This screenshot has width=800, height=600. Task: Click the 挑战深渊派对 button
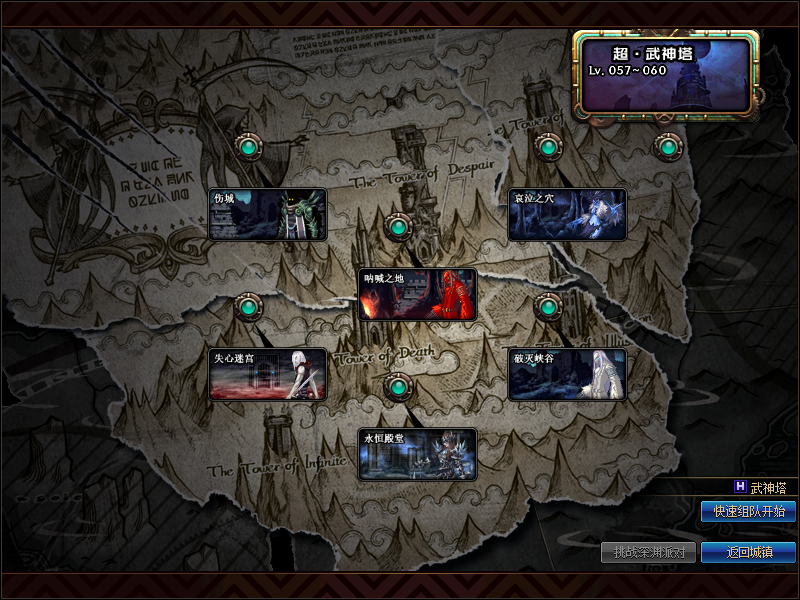pos(649,552)
